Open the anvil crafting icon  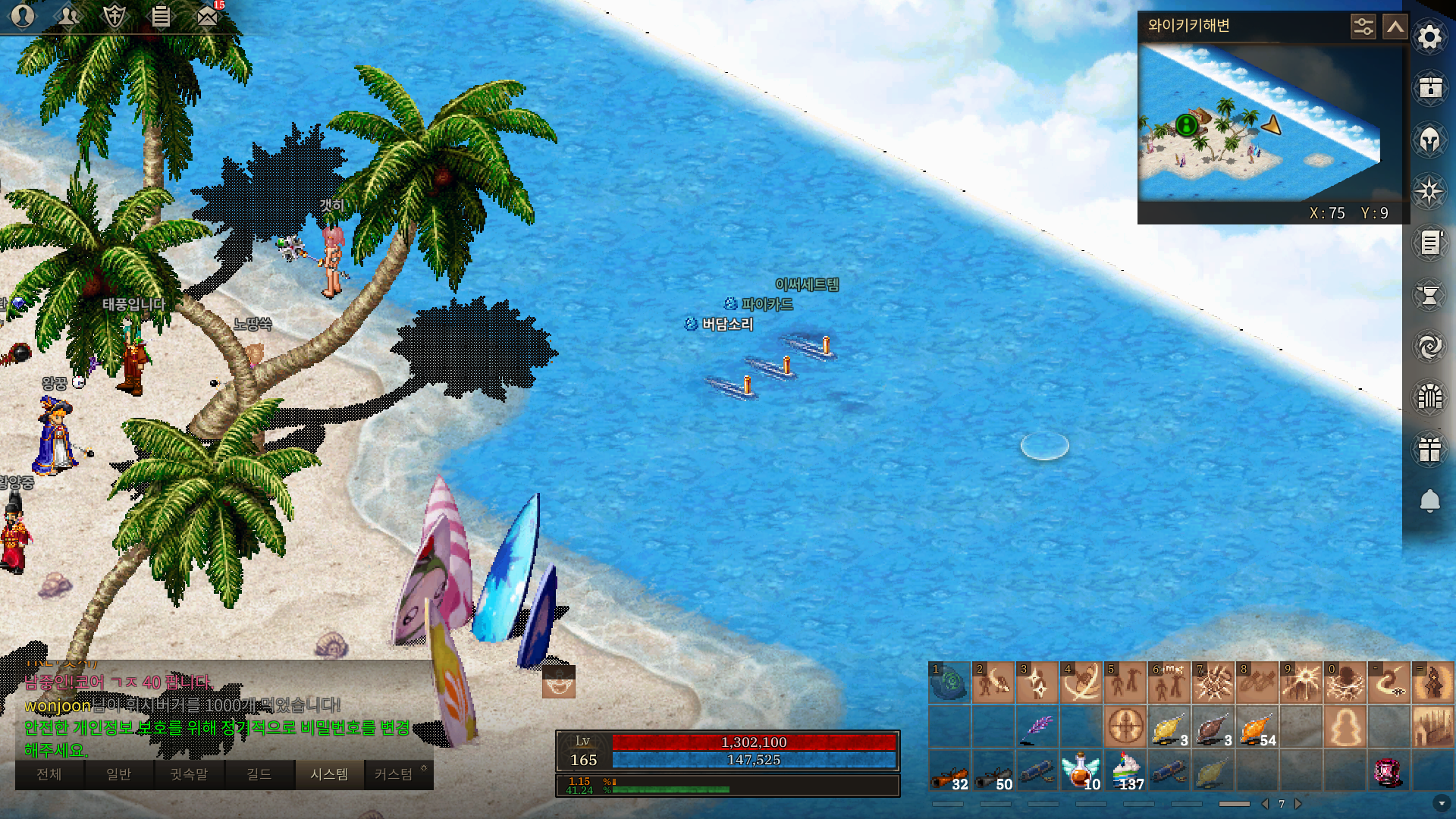tap(1429, 295)
